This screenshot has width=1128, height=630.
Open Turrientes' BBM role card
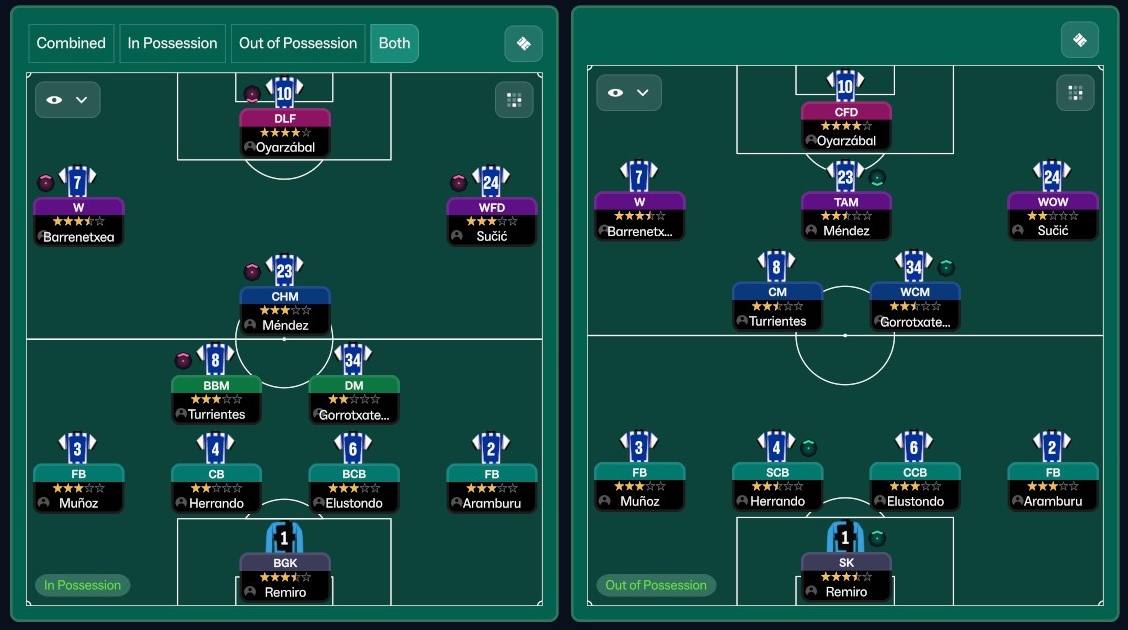pyautogui.click(x=216, y=399)
